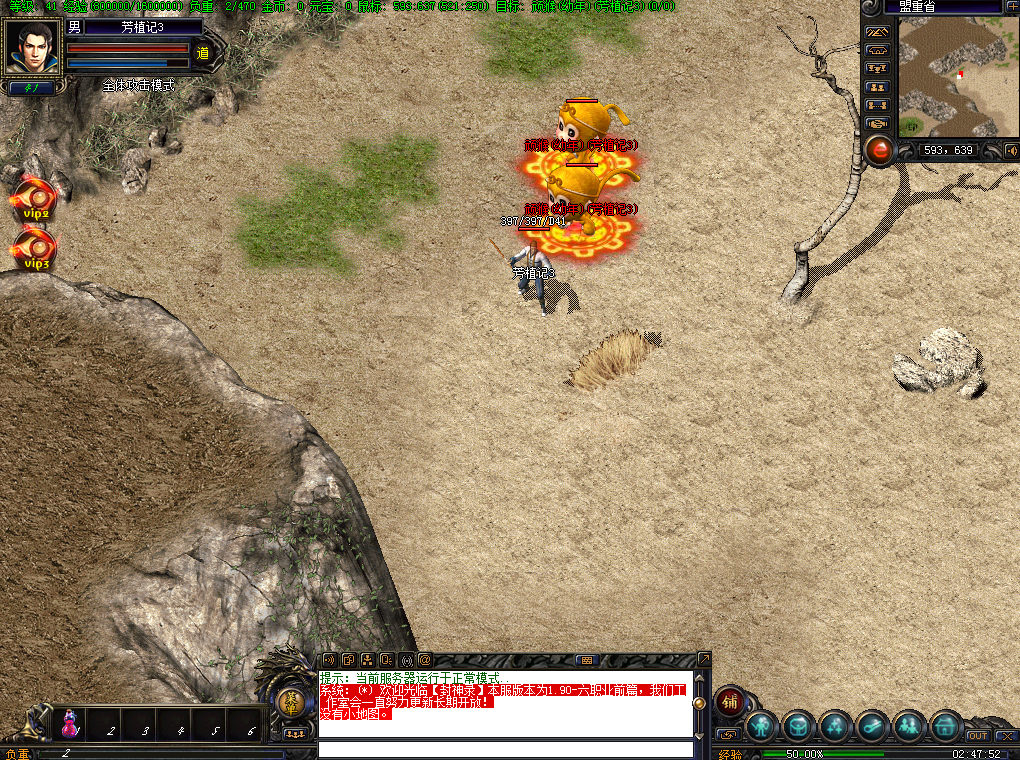This screenshot has width=1020, height=760.
Task: Open the round gold menu (菜单) button
Action: tap(291, 703)
